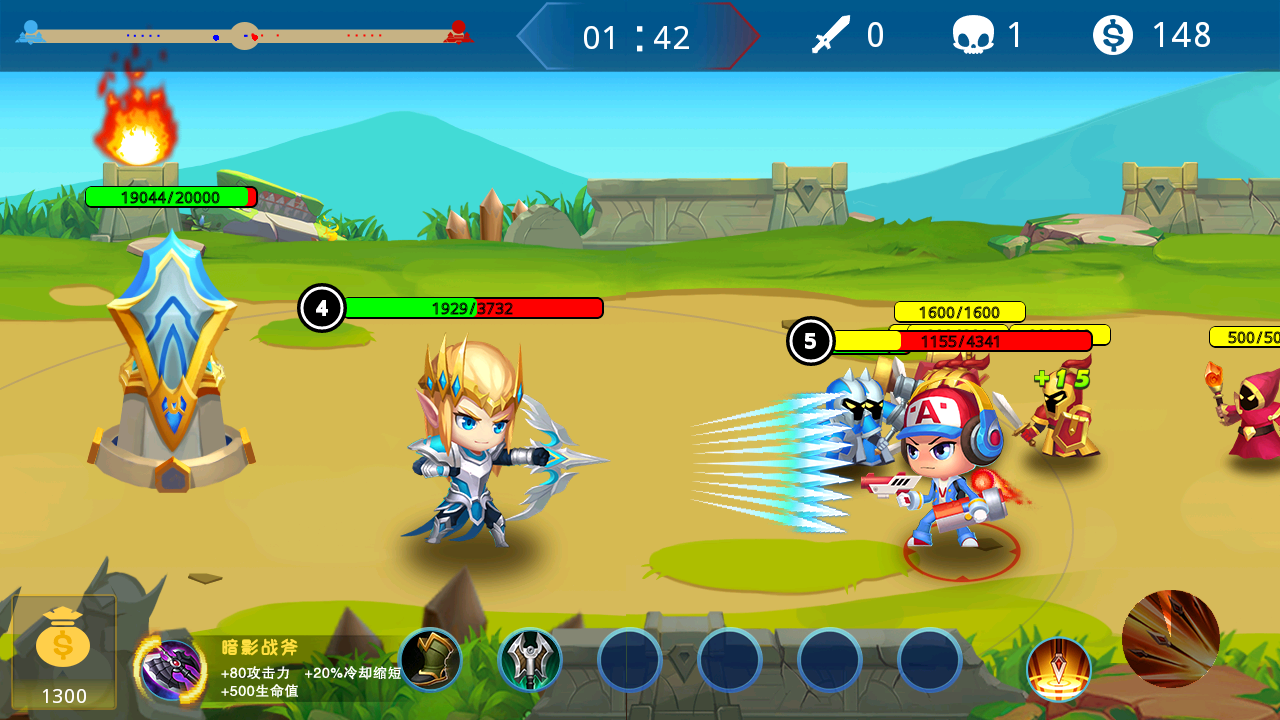Buy the recommended 暗影战斧 shadow axe
Image resolution: width=1280 pixels, height=720 pixels.
pos(172,669)
